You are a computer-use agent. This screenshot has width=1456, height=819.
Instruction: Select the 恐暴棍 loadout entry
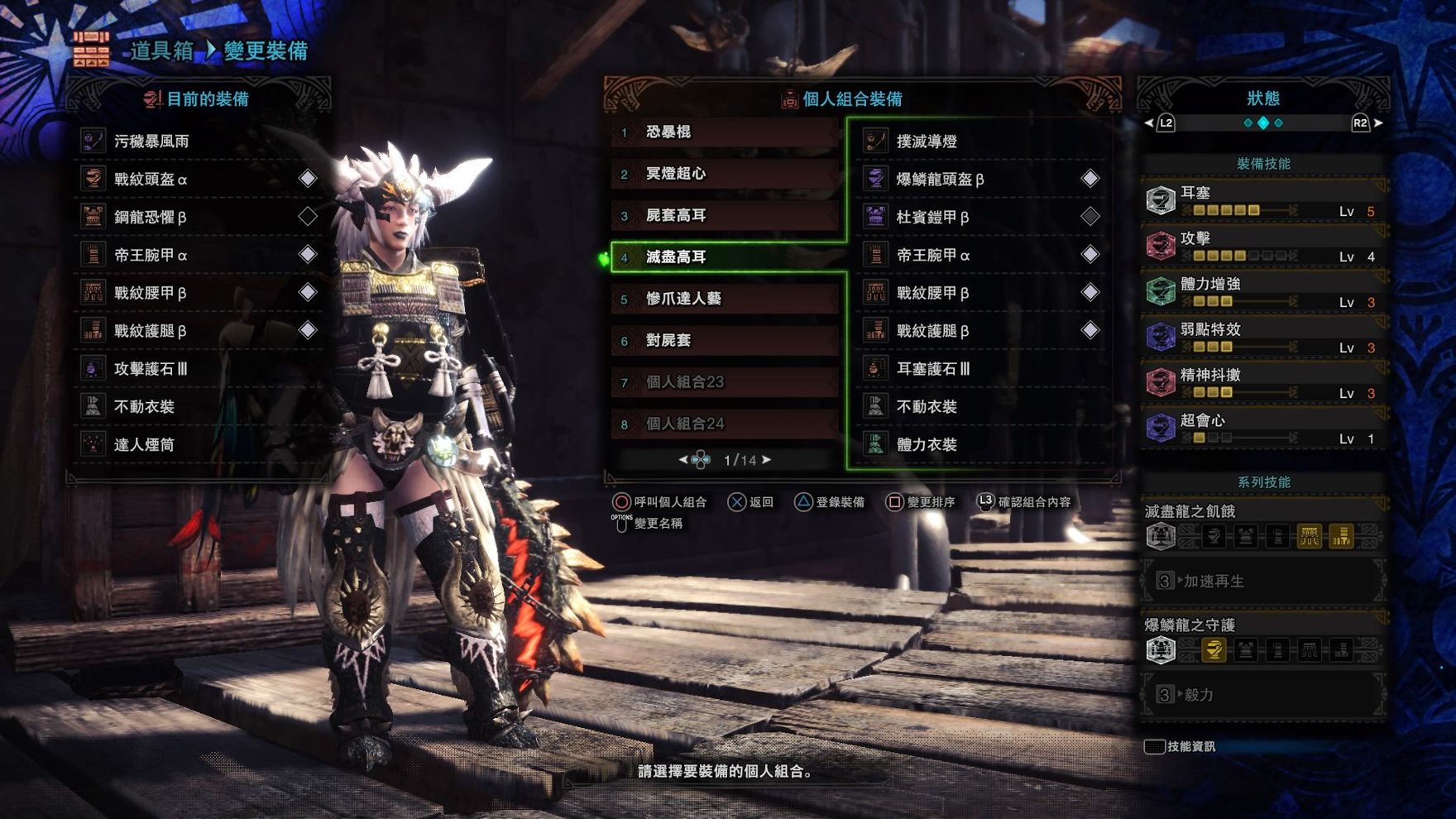[x=724, y=132]
